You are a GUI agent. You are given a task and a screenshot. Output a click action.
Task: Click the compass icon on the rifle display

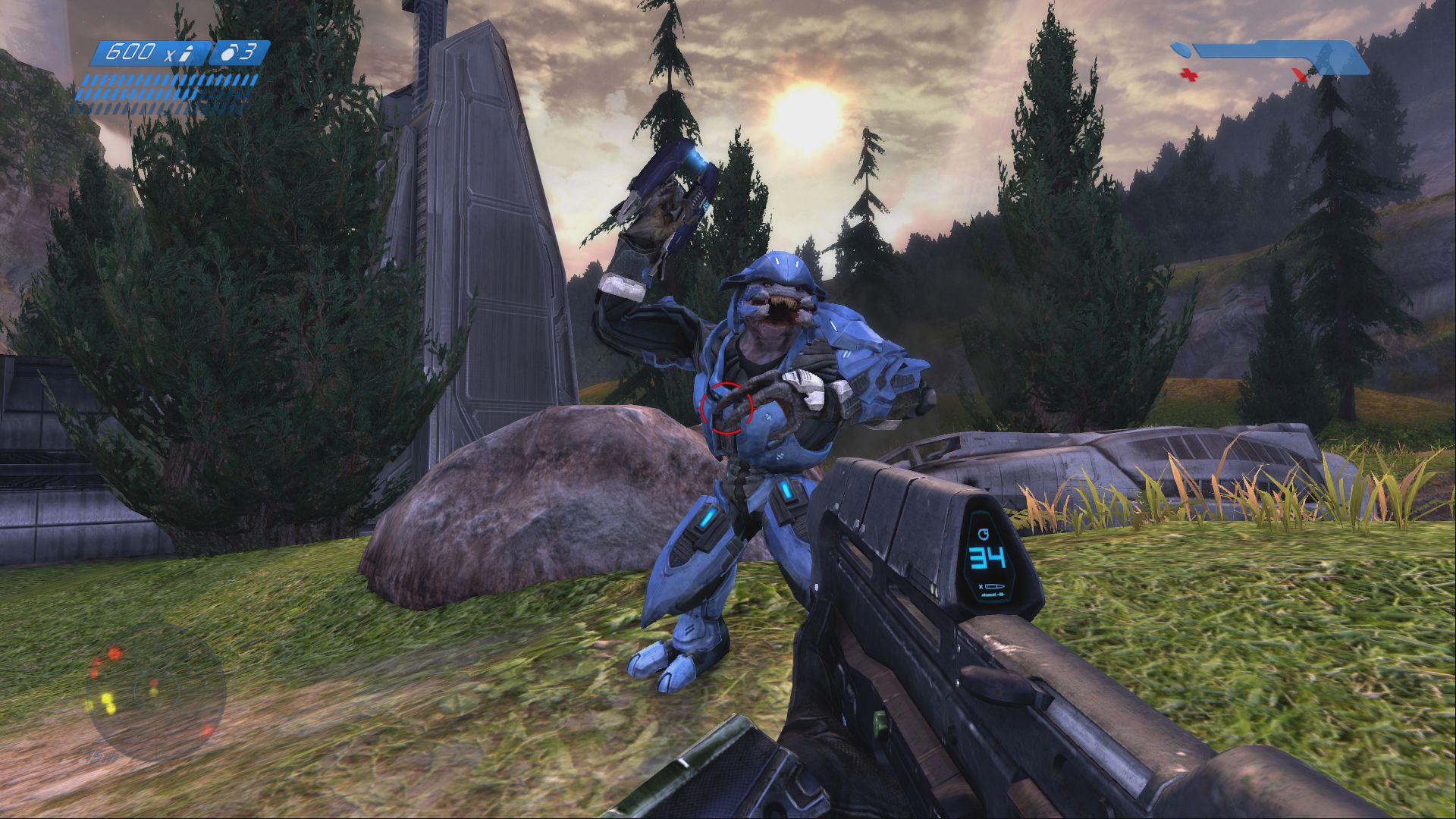click(985, 535)
